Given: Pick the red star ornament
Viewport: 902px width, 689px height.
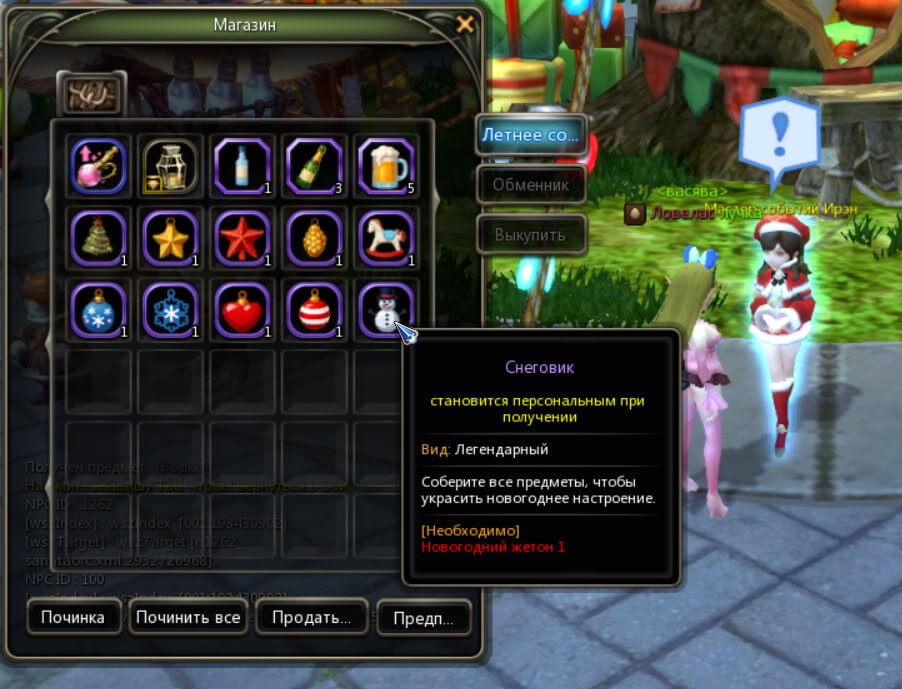Looking at the screenshot, I should click(242, 237).
